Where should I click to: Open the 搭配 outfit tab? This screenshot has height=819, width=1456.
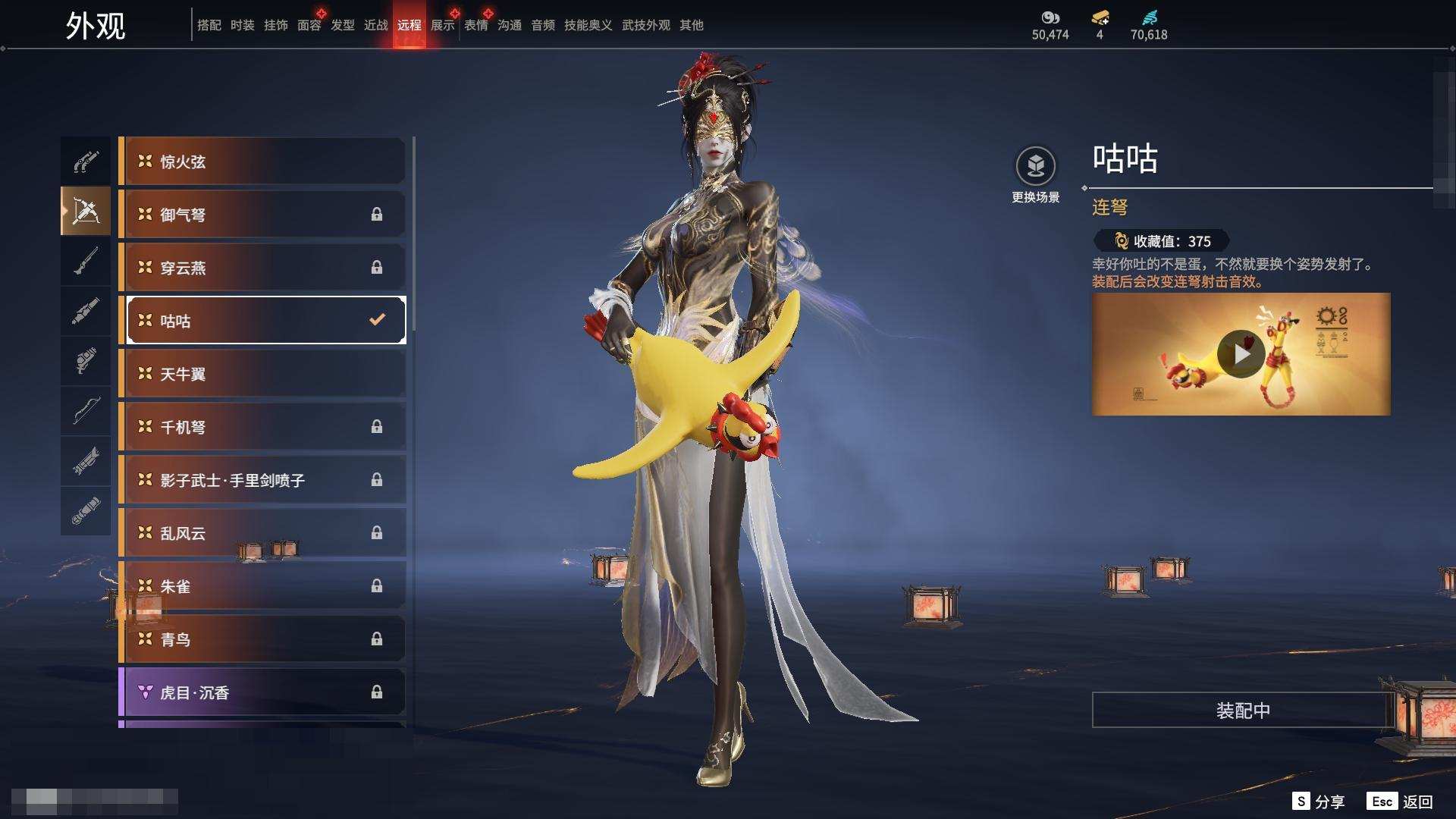(x=209, y=25)
